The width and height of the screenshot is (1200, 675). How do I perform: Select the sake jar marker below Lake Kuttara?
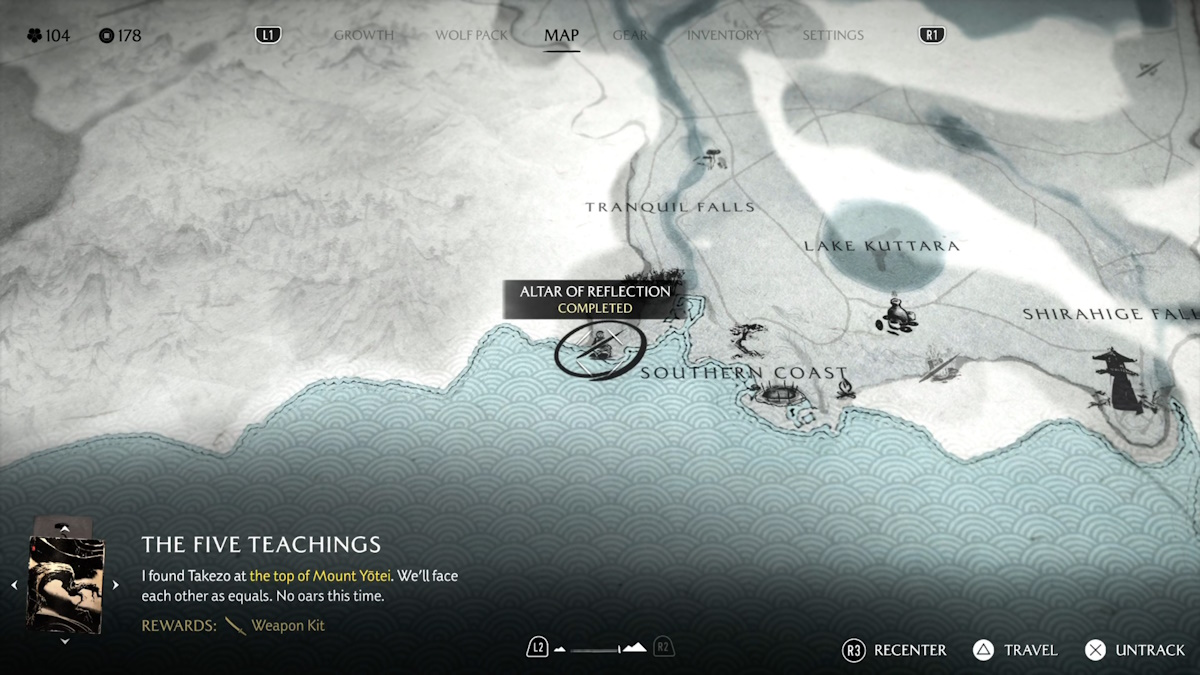point(897,315)
